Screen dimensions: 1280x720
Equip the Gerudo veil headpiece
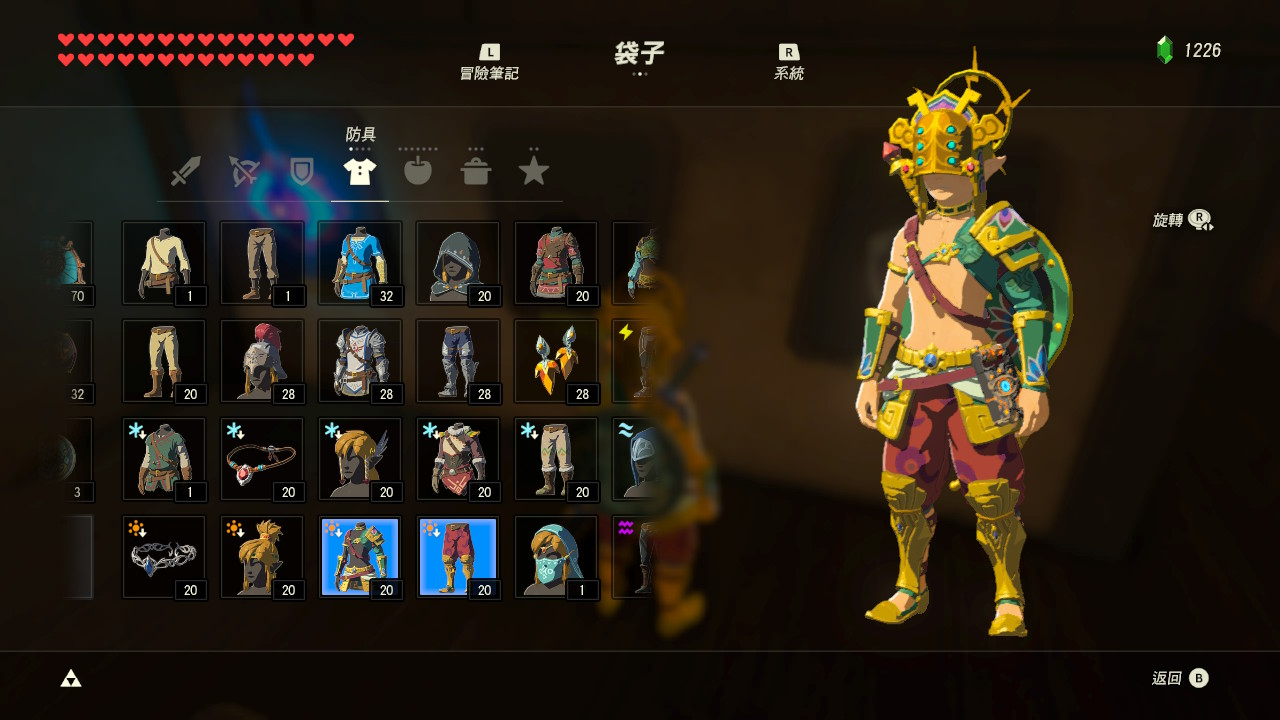coord(556,553)
